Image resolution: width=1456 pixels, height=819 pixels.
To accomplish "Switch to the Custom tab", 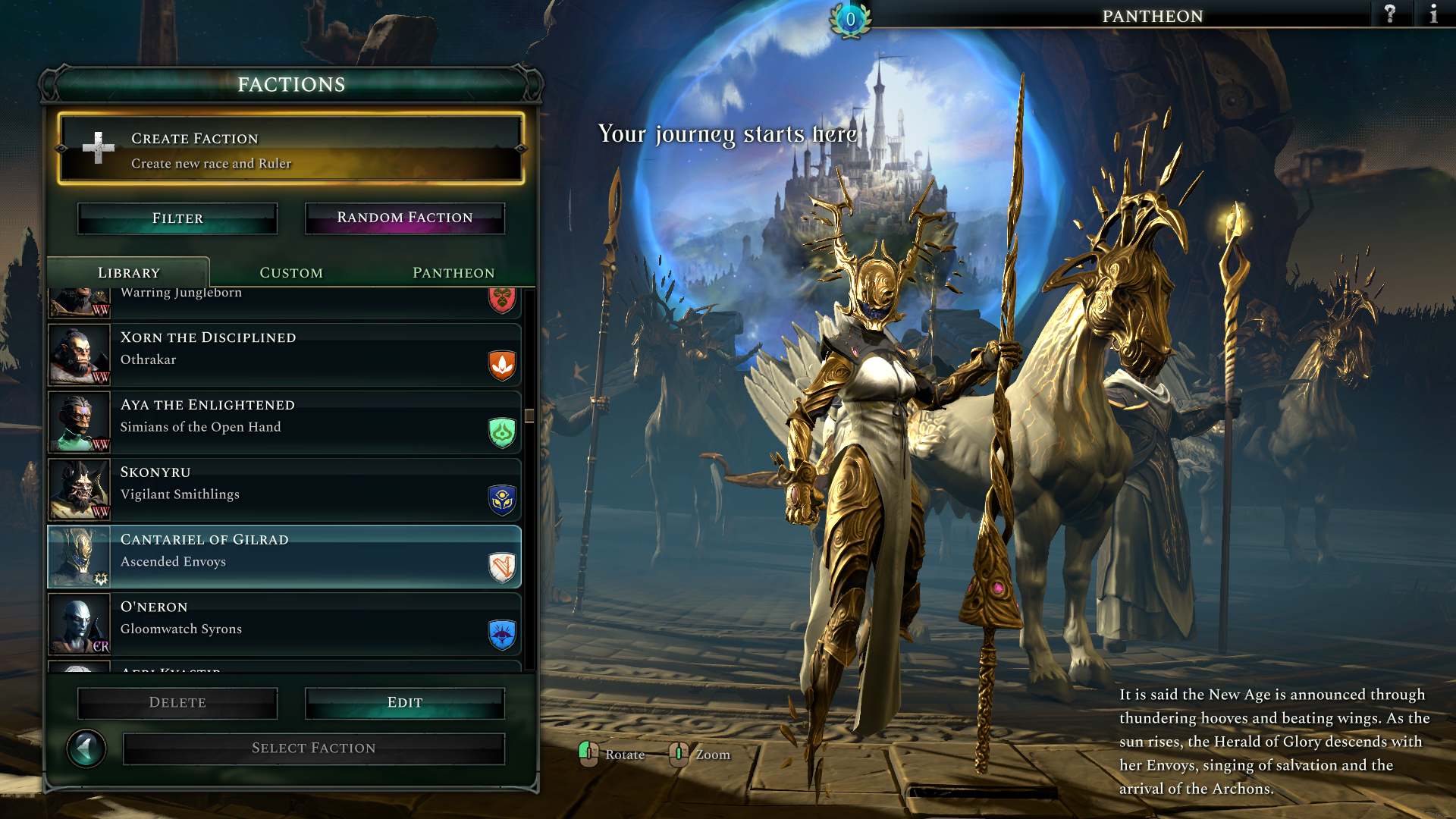I will tap(291, 273).
